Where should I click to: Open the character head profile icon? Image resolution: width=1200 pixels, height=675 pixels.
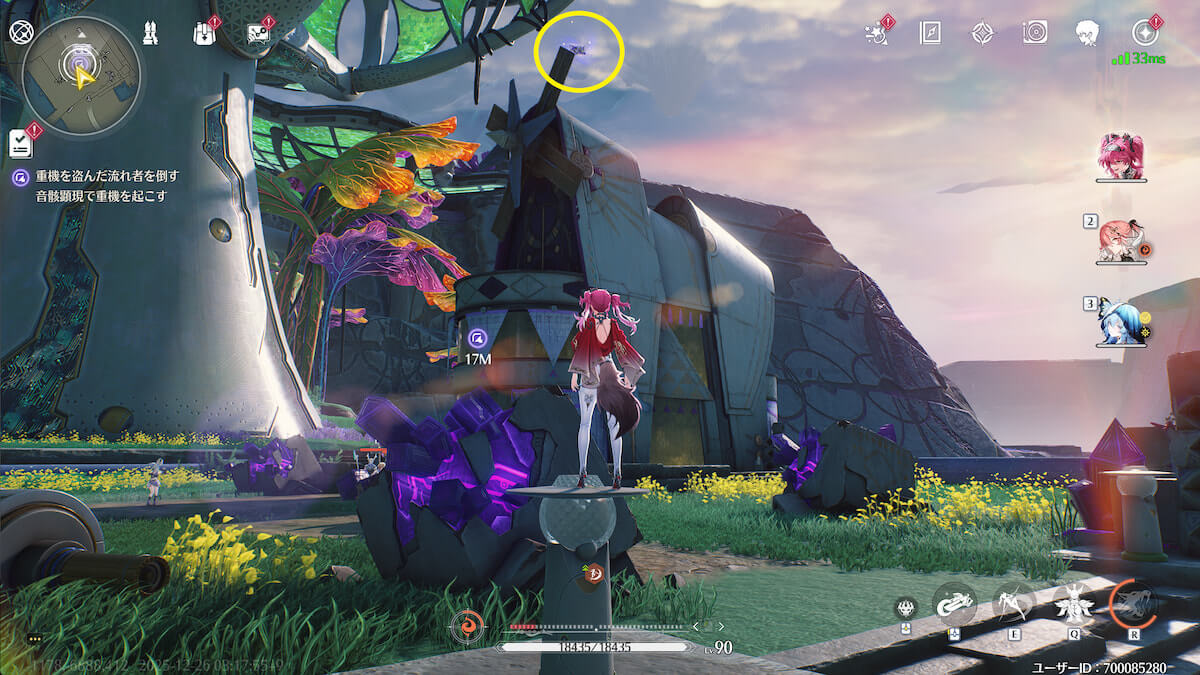coord(1088,33)
